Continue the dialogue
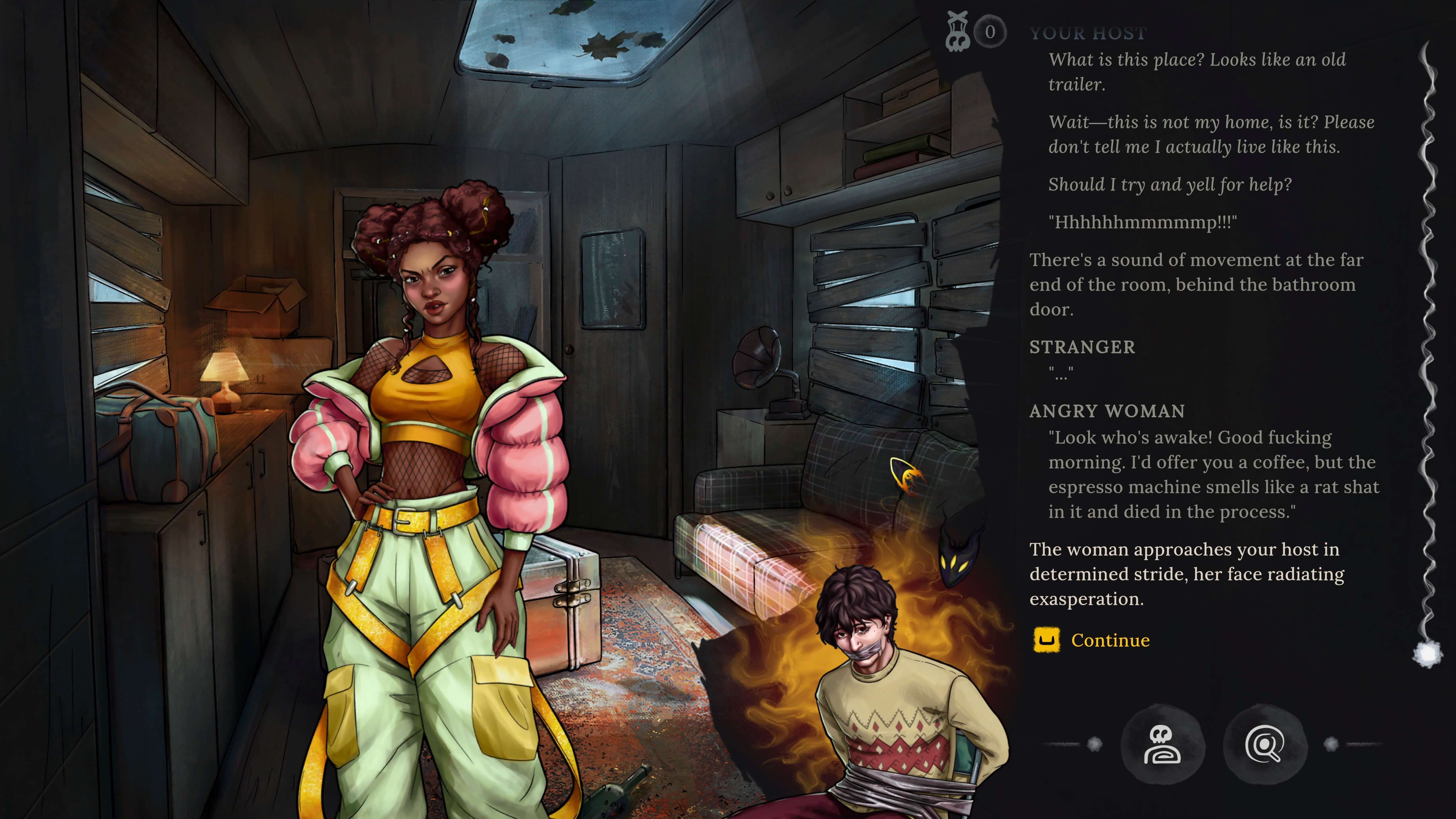The width and height of the screenshot is (1456, 819). [x=1109, y=640]
